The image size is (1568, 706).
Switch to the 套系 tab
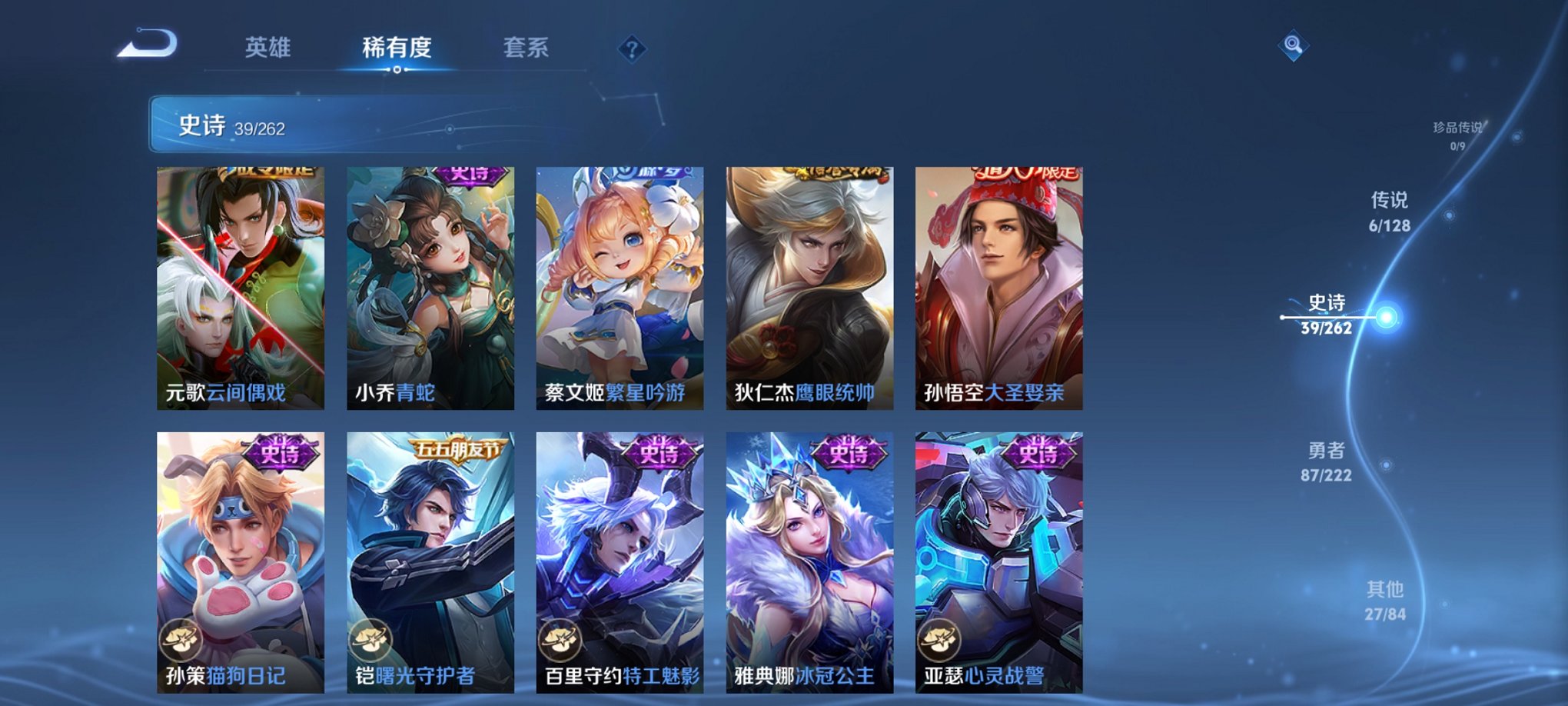tap(527, 48)
